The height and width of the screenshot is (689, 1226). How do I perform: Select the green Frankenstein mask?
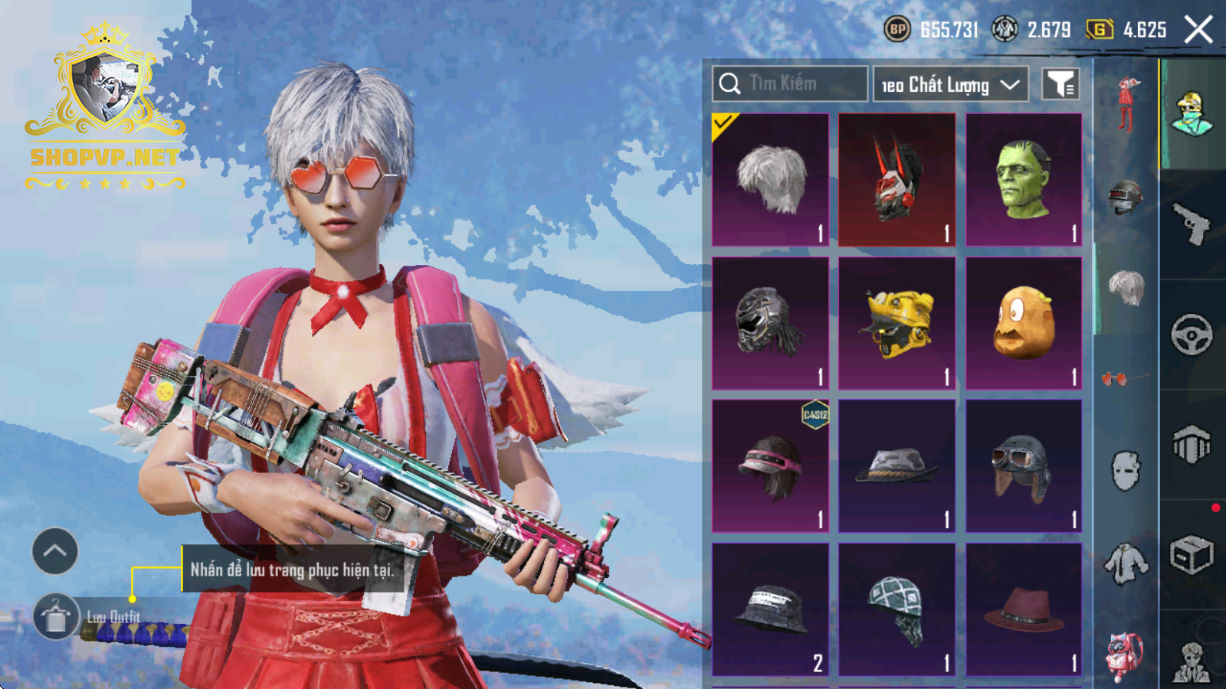click(1024, 180)
